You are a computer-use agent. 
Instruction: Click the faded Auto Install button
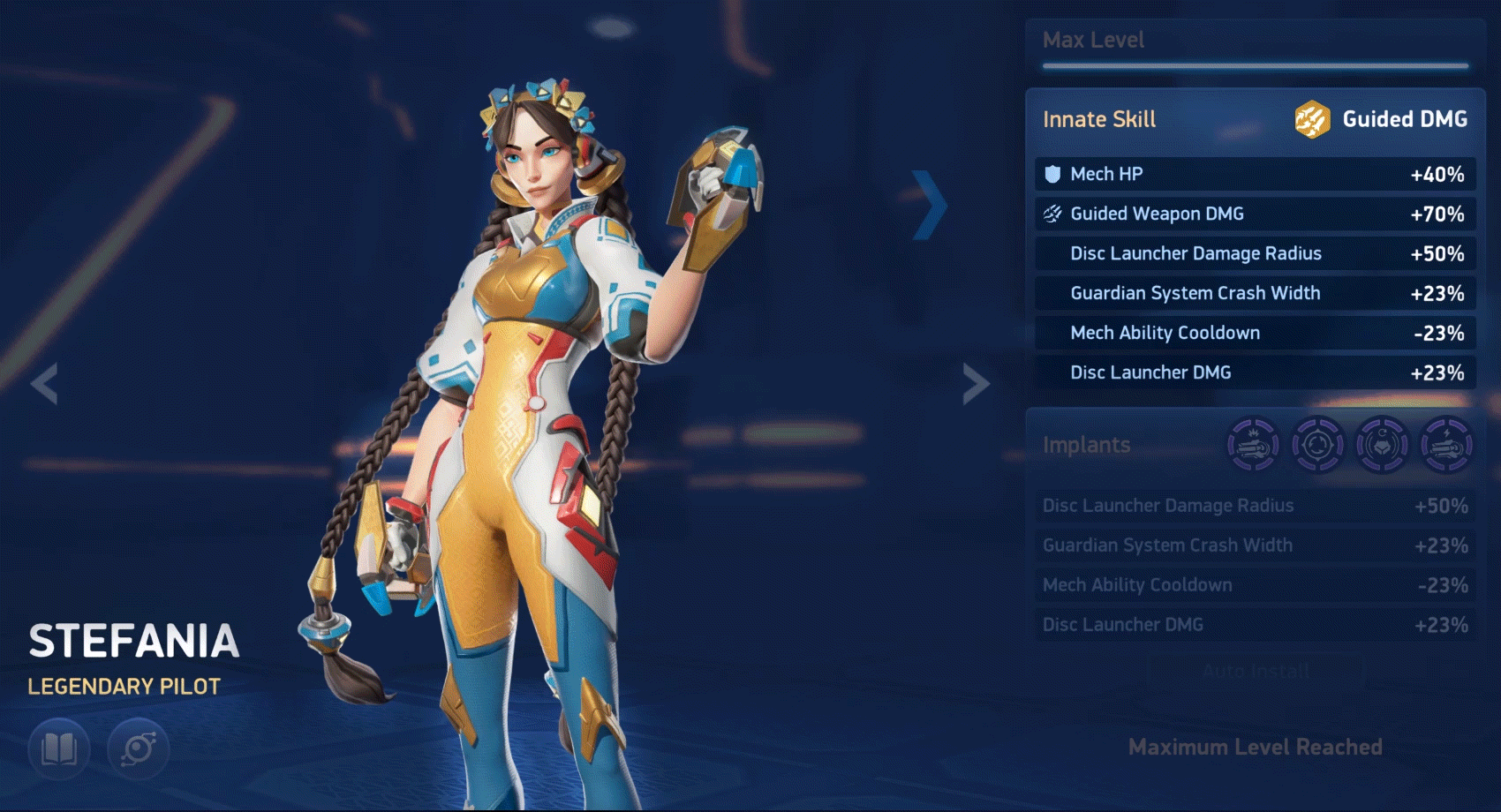[1255, 672]
